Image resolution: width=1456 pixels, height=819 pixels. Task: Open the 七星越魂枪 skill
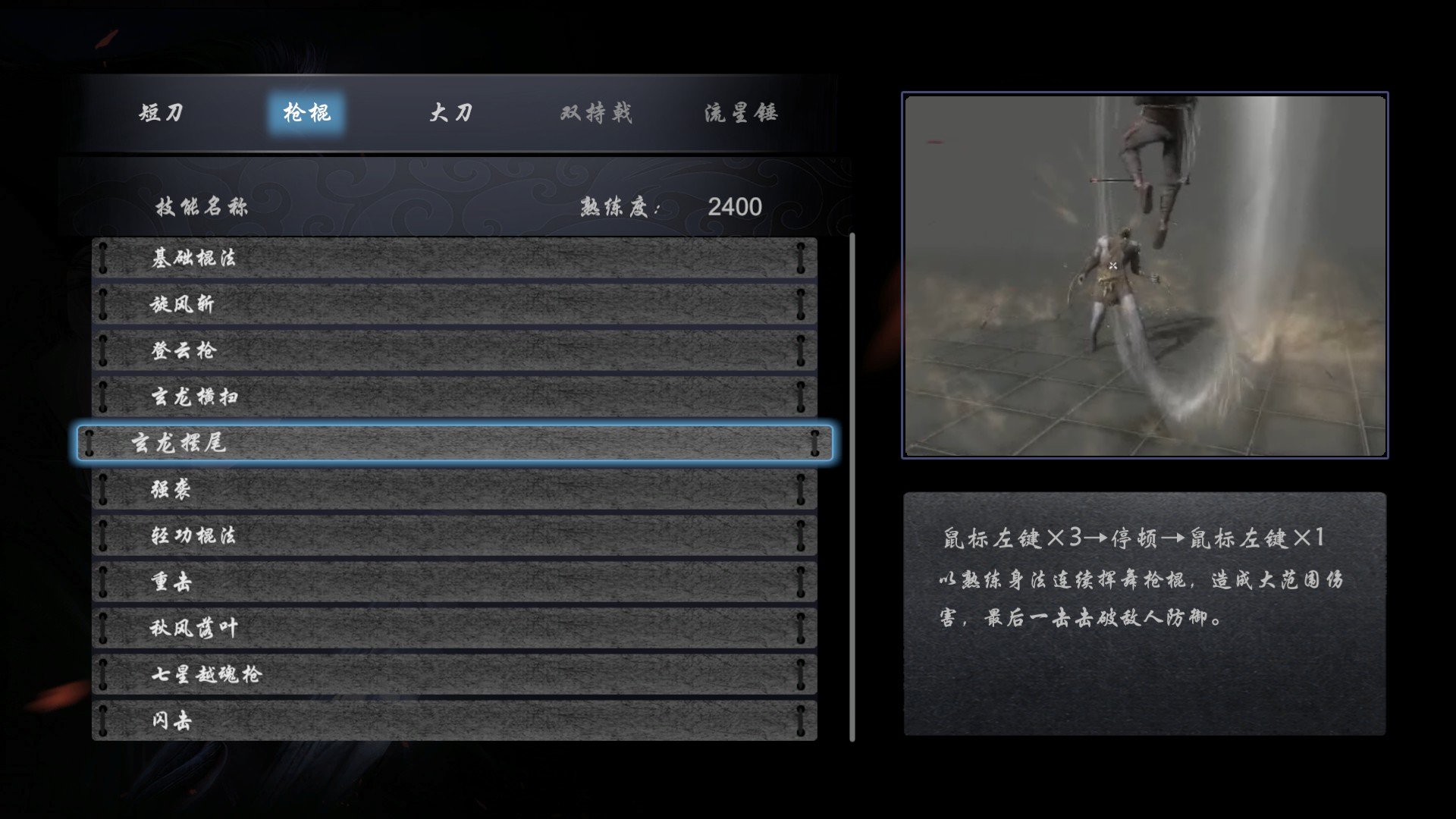click(455, 675)
